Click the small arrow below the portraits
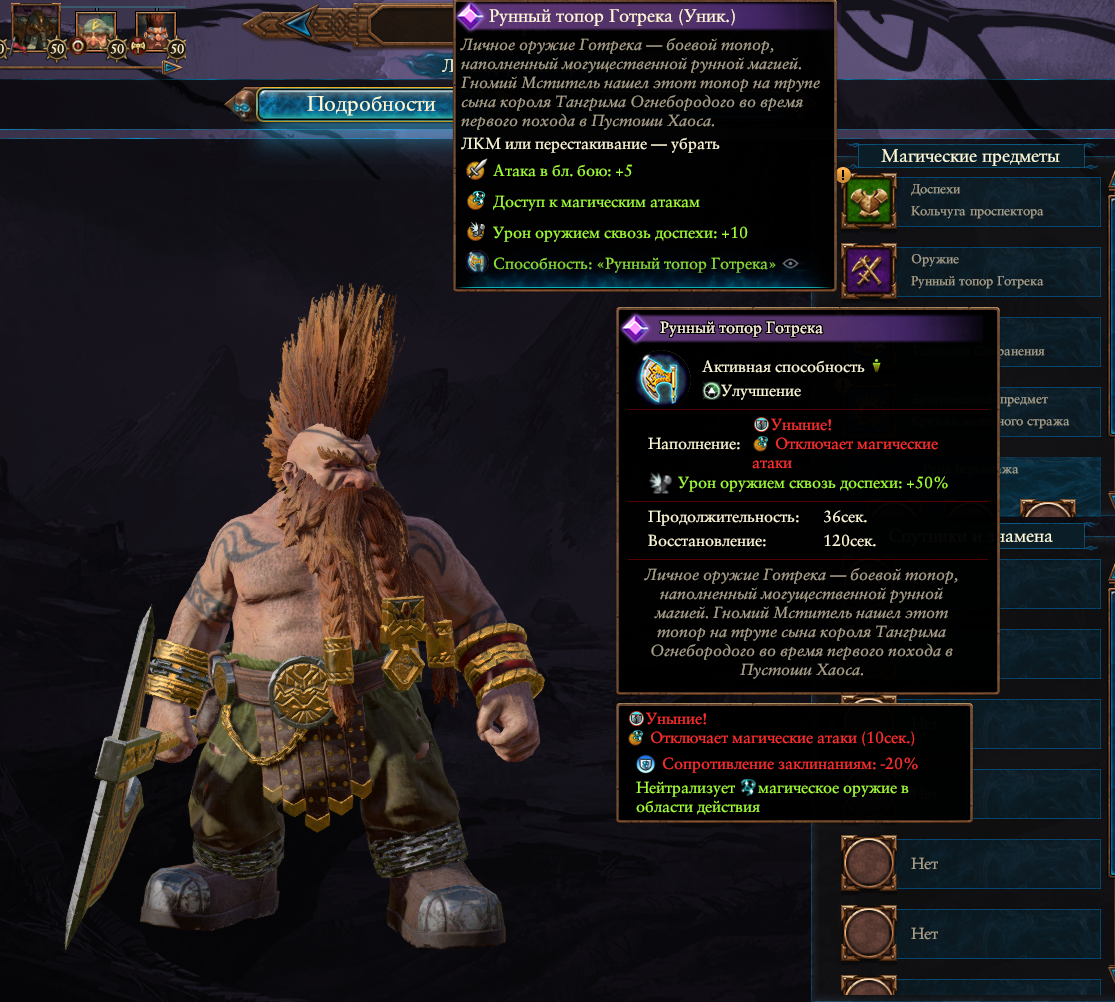Image resolution: width=1115 pixels, height=1002 pixels. (x=172, y=67)
